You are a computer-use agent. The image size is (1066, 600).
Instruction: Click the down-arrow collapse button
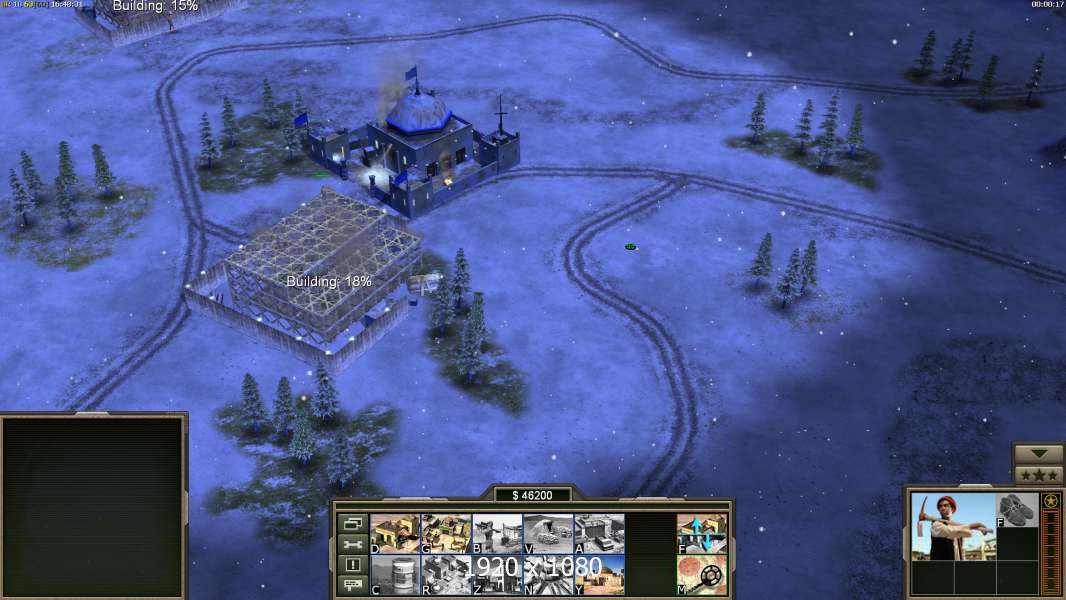point(1039,455)
